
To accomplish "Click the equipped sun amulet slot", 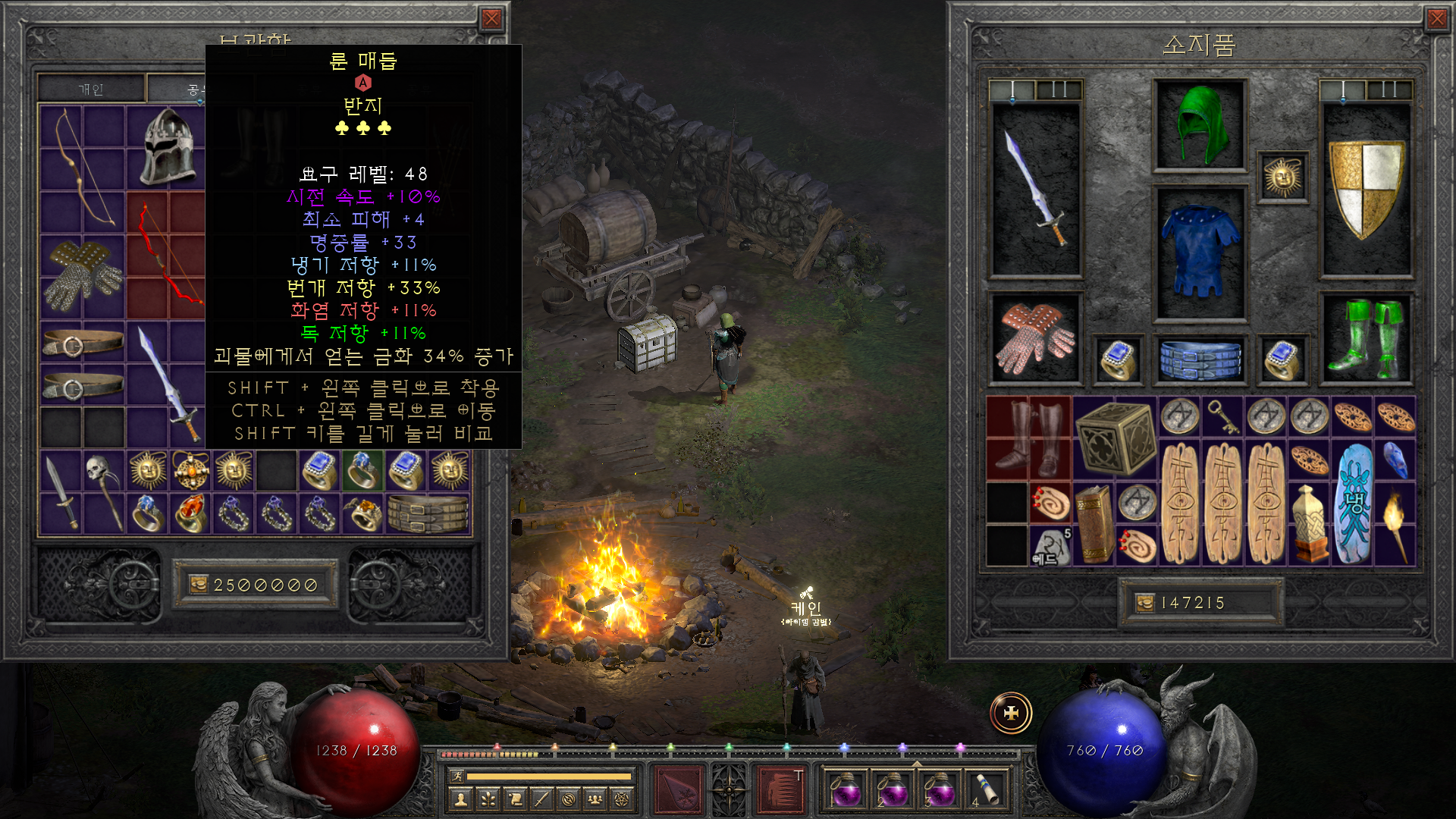I will tap(1282, 177).
